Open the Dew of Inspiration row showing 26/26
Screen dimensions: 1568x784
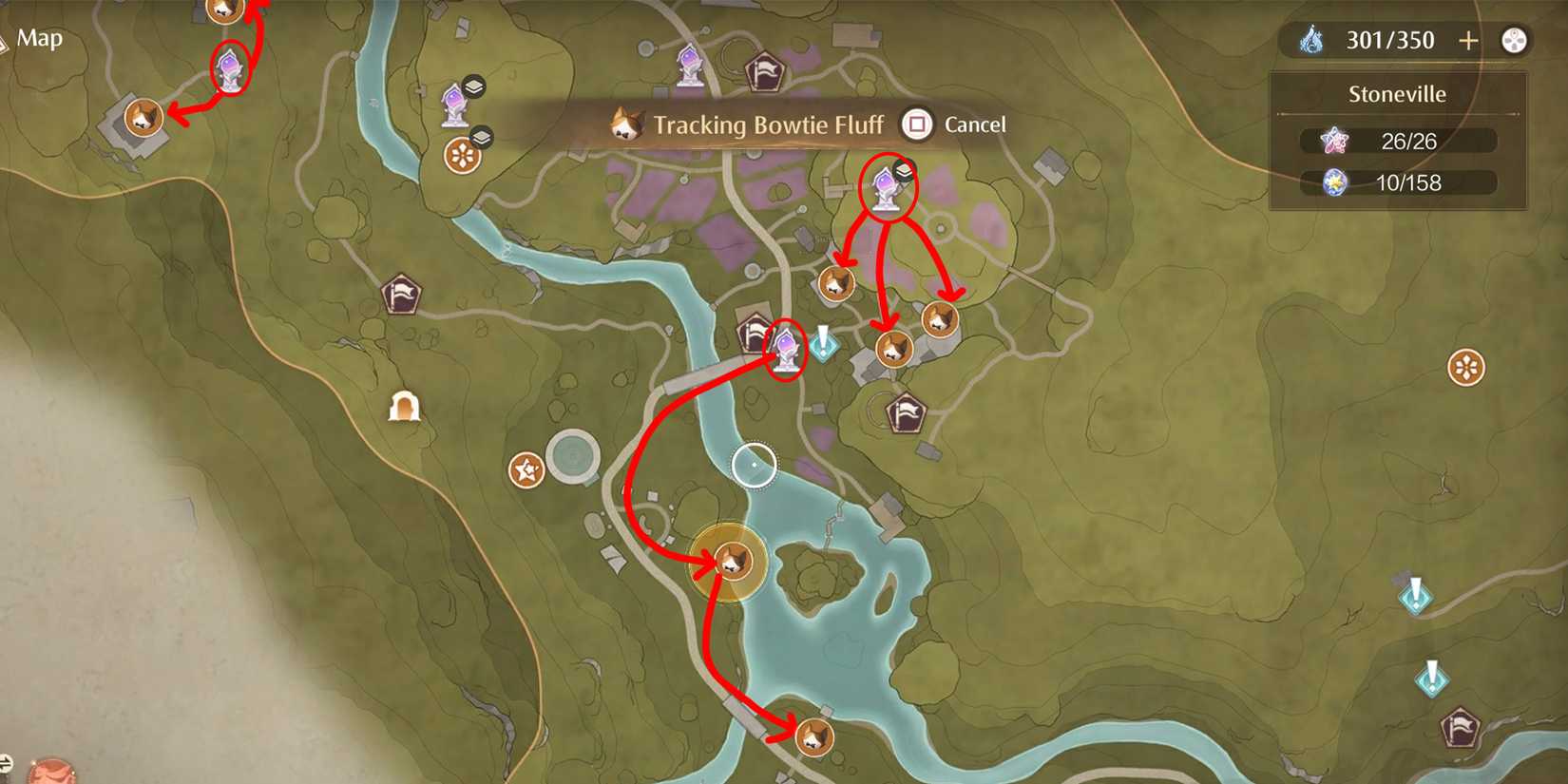tap(1395, 142)
